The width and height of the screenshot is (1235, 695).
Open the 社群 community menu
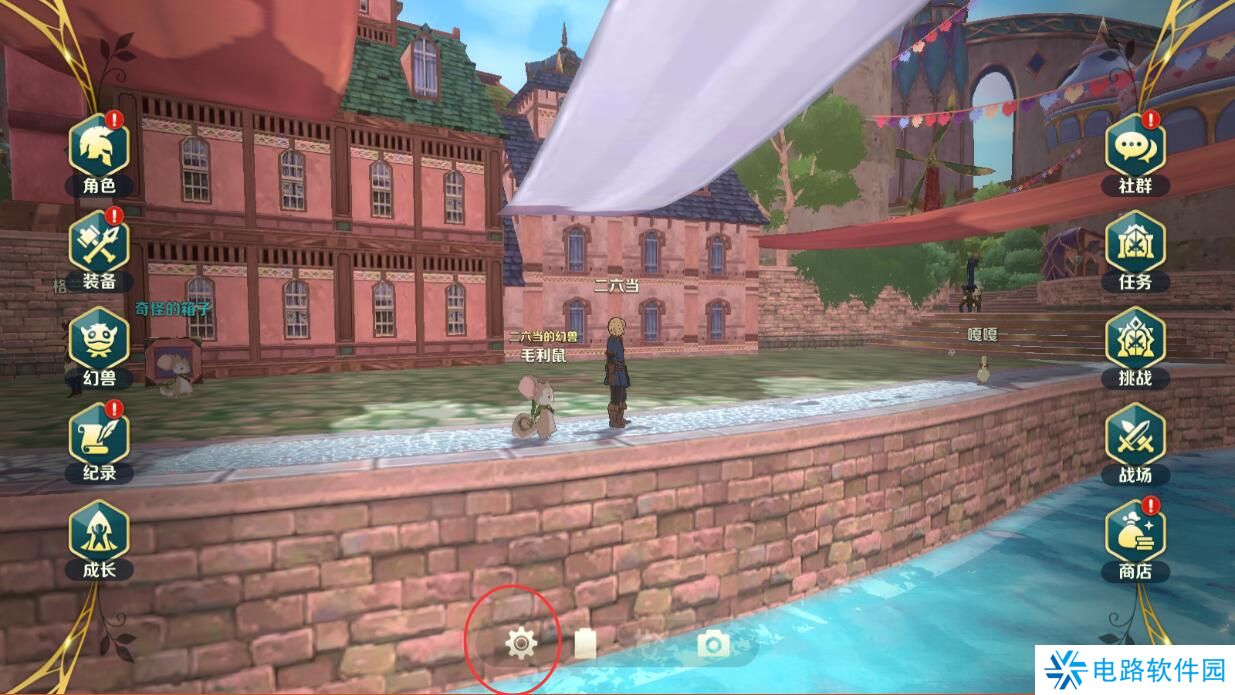coord(1135,147)
